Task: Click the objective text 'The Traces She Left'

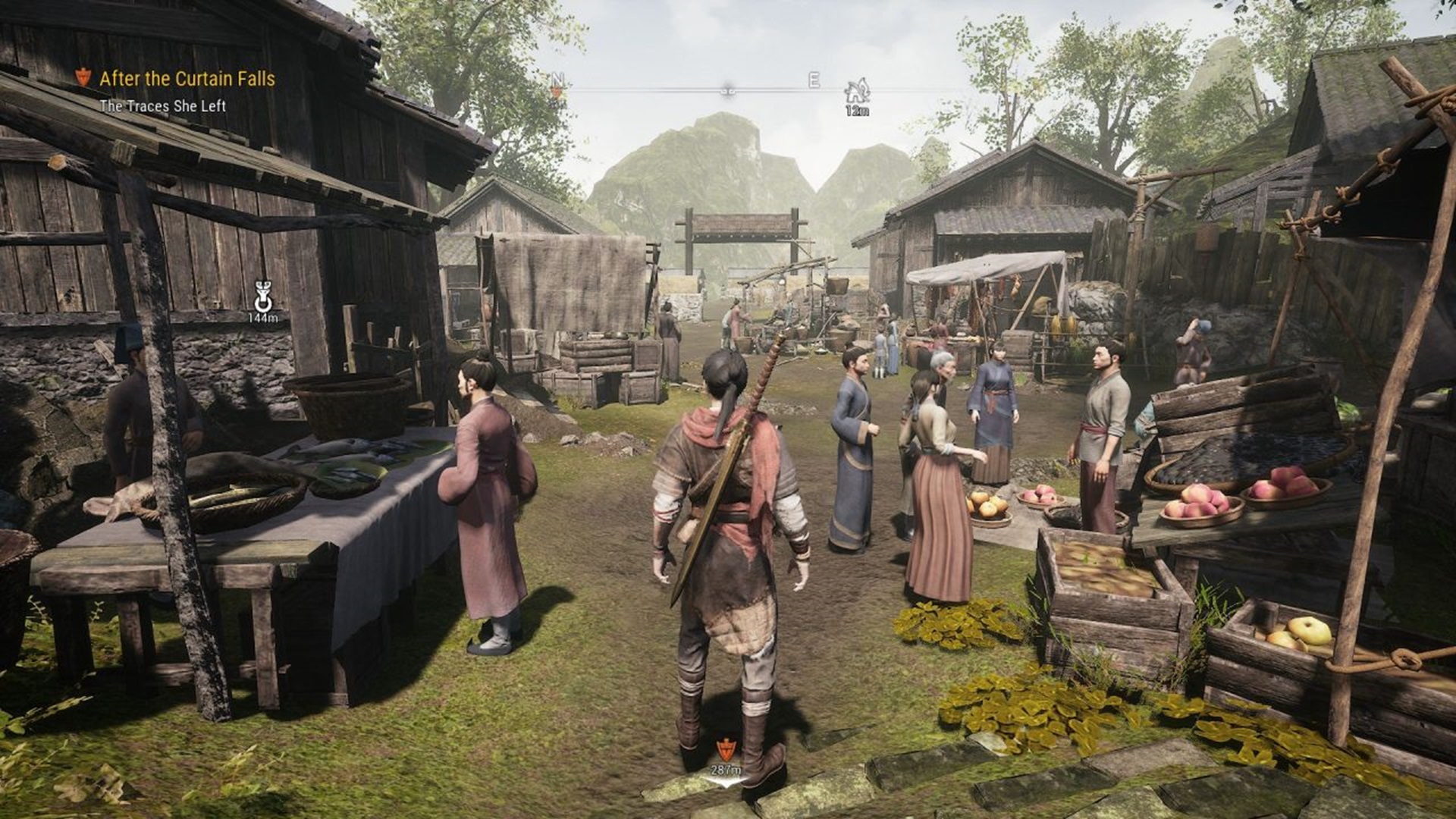Action: pyautogui.click(x=164, y=106)
